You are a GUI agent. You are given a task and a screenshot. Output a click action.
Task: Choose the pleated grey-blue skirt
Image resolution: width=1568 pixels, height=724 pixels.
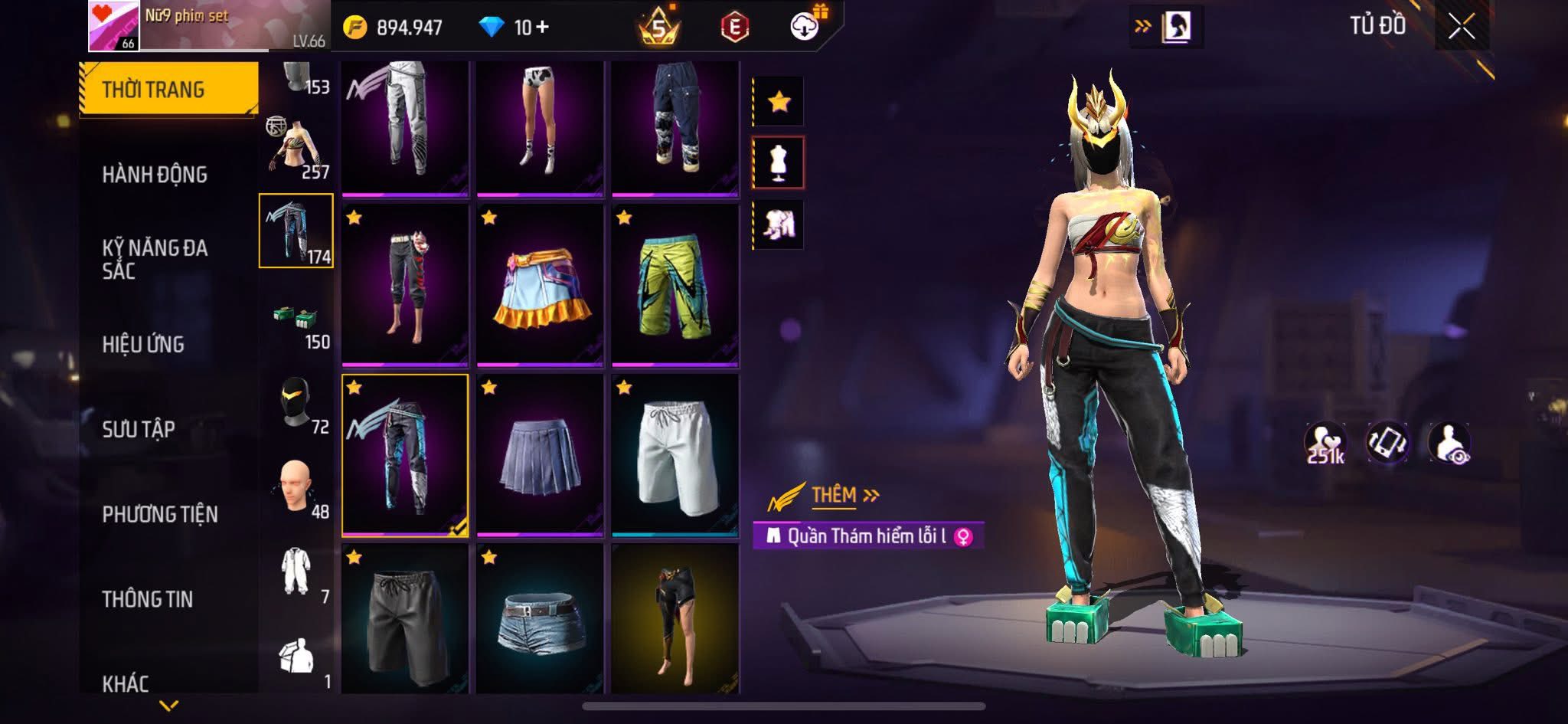point(540,455)
